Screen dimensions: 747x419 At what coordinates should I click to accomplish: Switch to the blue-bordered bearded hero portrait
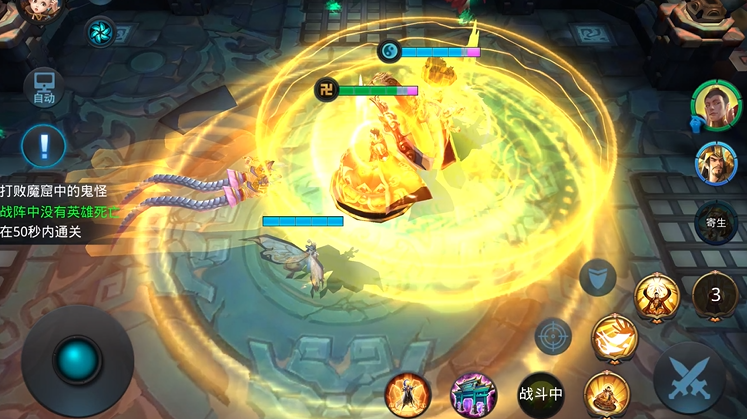coord(716,163)
